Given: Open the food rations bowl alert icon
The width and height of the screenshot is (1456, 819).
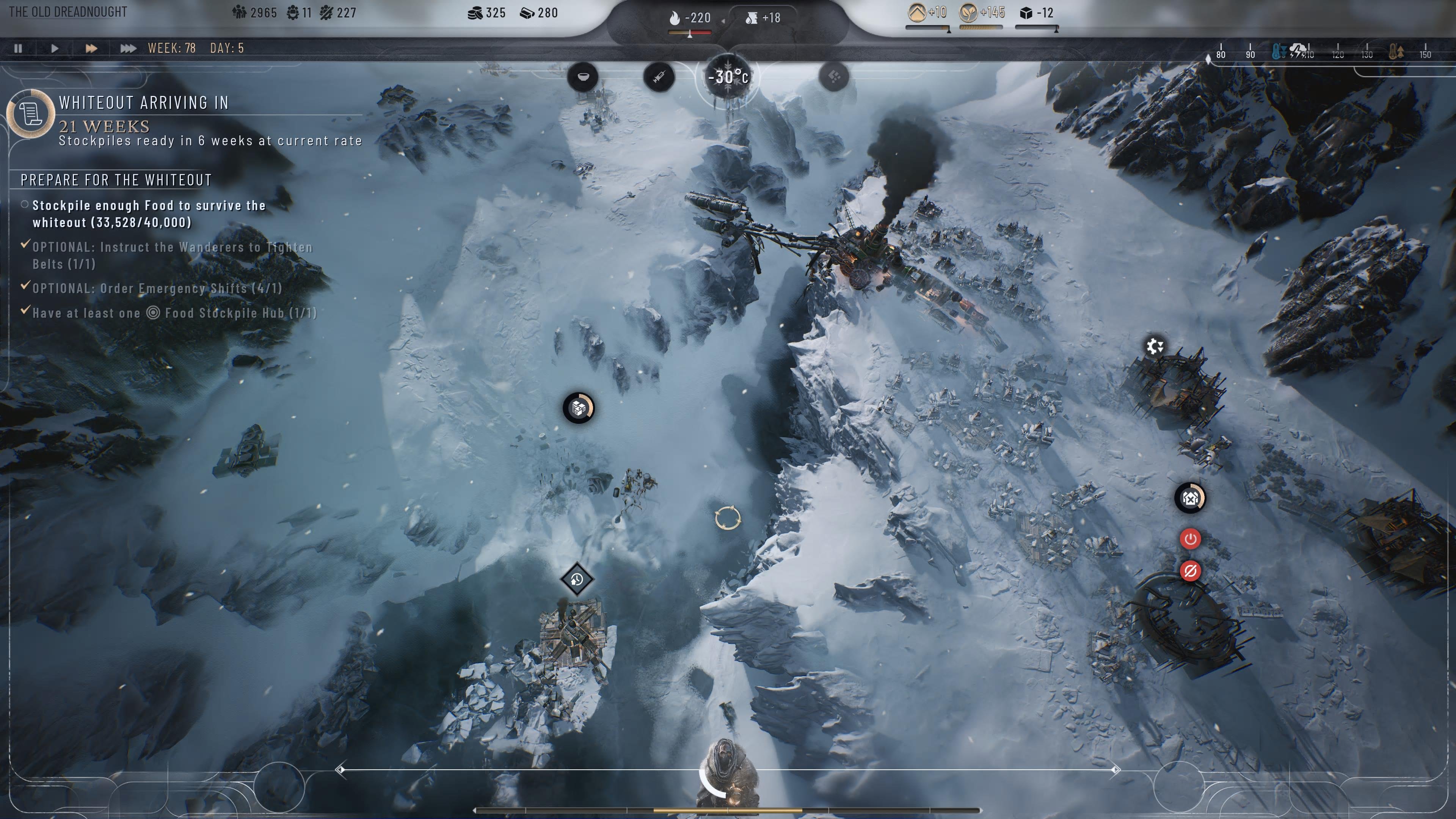Looking at the screenshot, I should click(x=583, y=78).
